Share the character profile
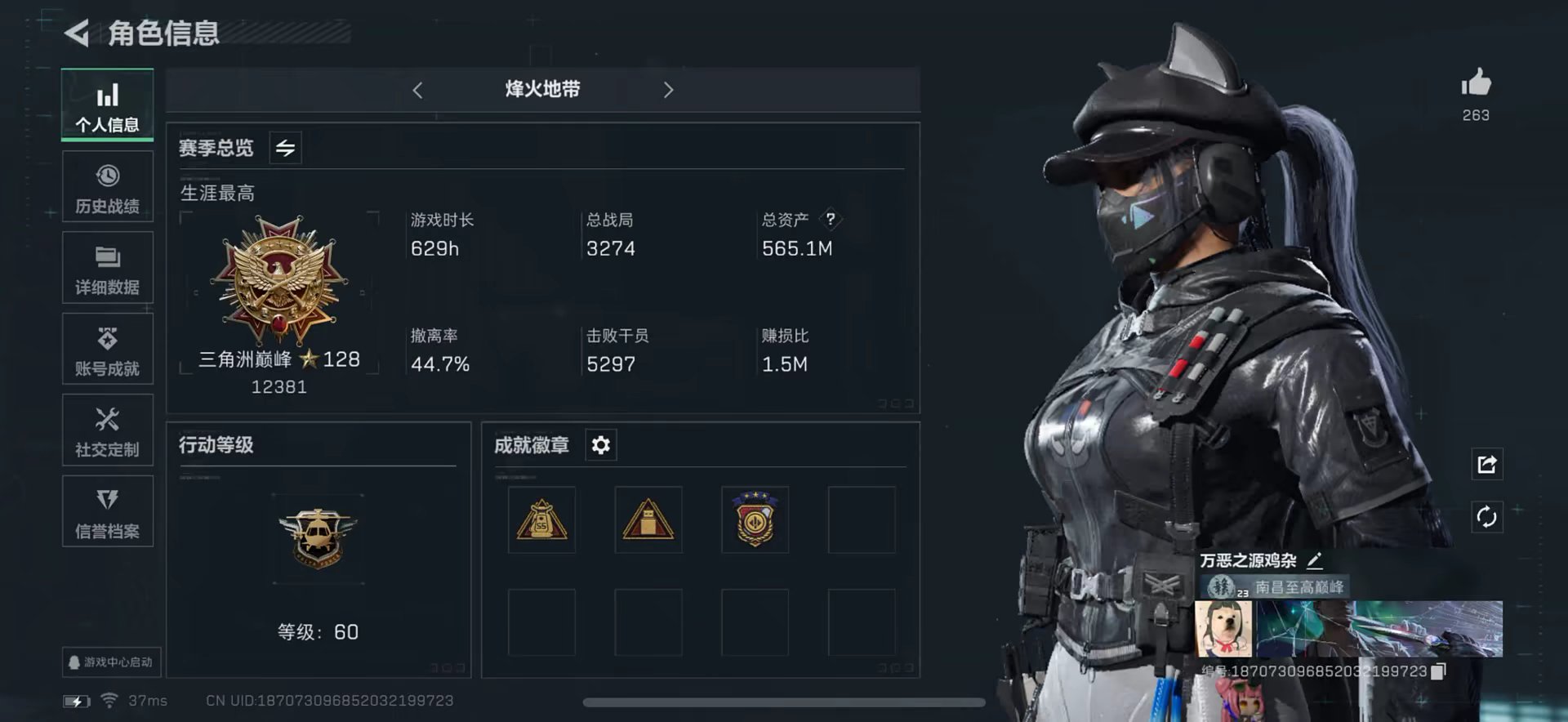The width and height of the screenshot is (1568, 722). pos(1486,464)
